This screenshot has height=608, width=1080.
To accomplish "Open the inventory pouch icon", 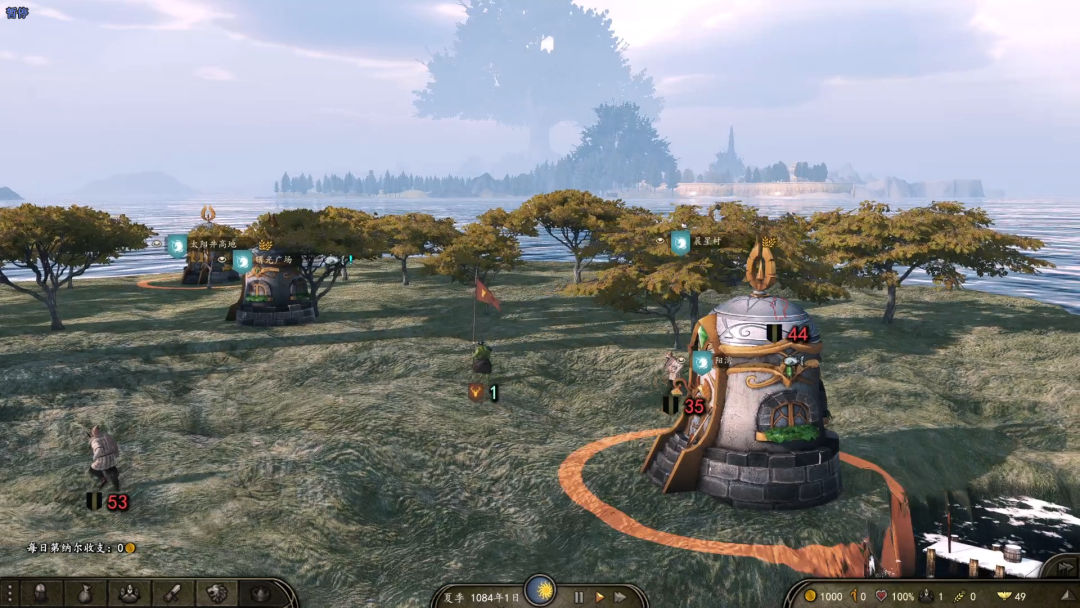I will 85,593.
